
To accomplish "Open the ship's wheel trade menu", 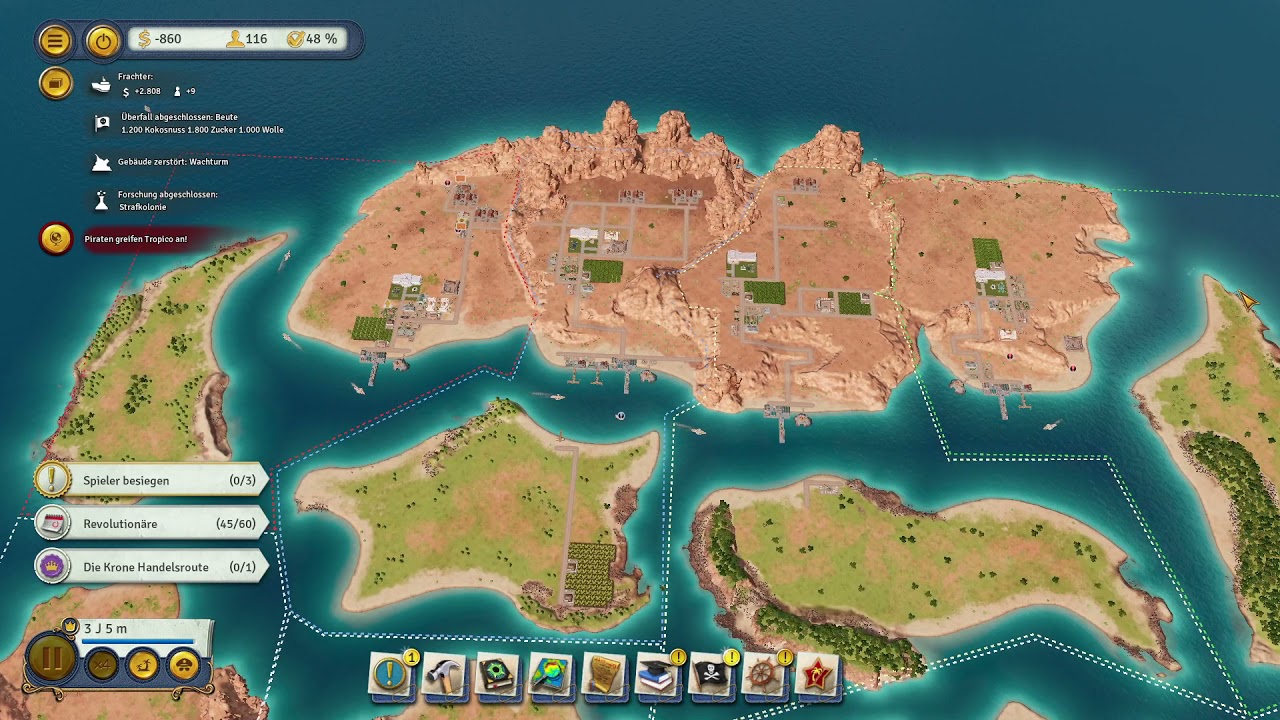I will [765, 676].
